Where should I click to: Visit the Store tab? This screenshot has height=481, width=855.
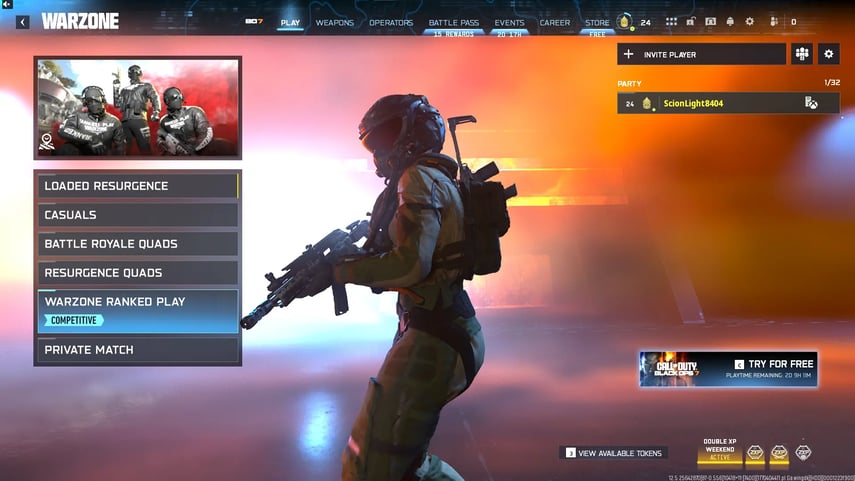597,22
